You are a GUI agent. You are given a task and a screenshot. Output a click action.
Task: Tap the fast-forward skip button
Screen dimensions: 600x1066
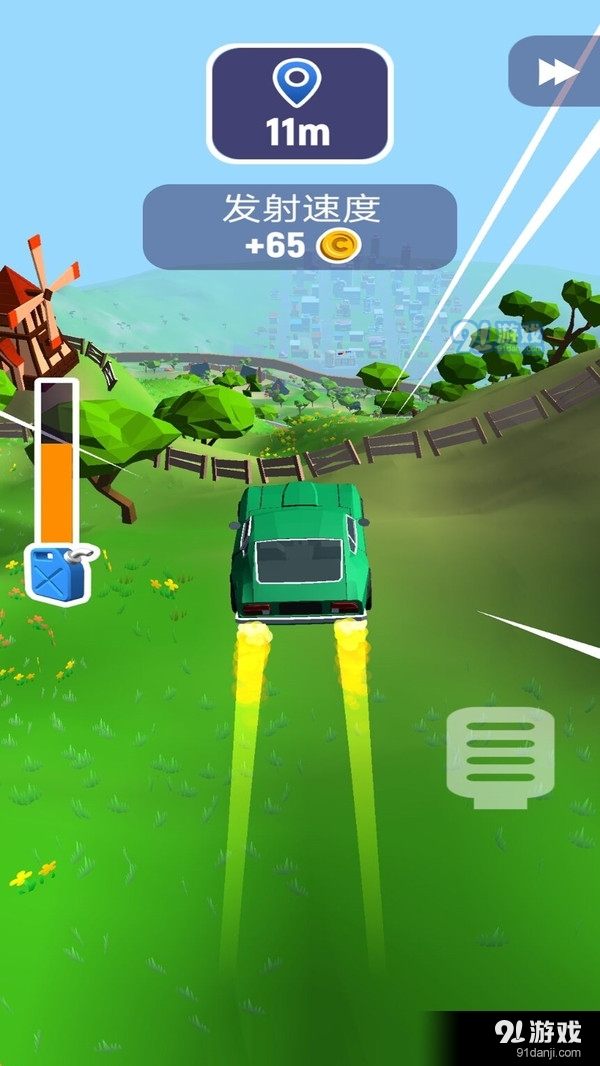(558, 72)
